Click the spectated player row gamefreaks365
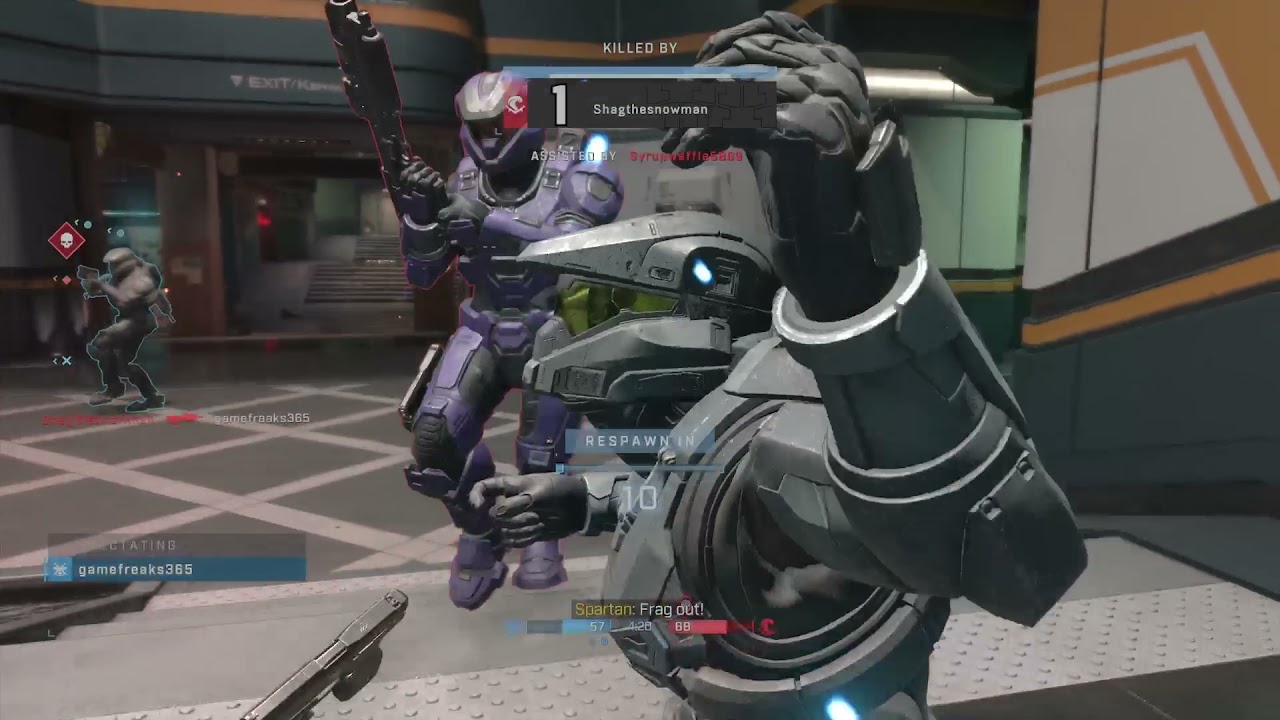Viewport: 1280px width, 720px height. [176, 569]
